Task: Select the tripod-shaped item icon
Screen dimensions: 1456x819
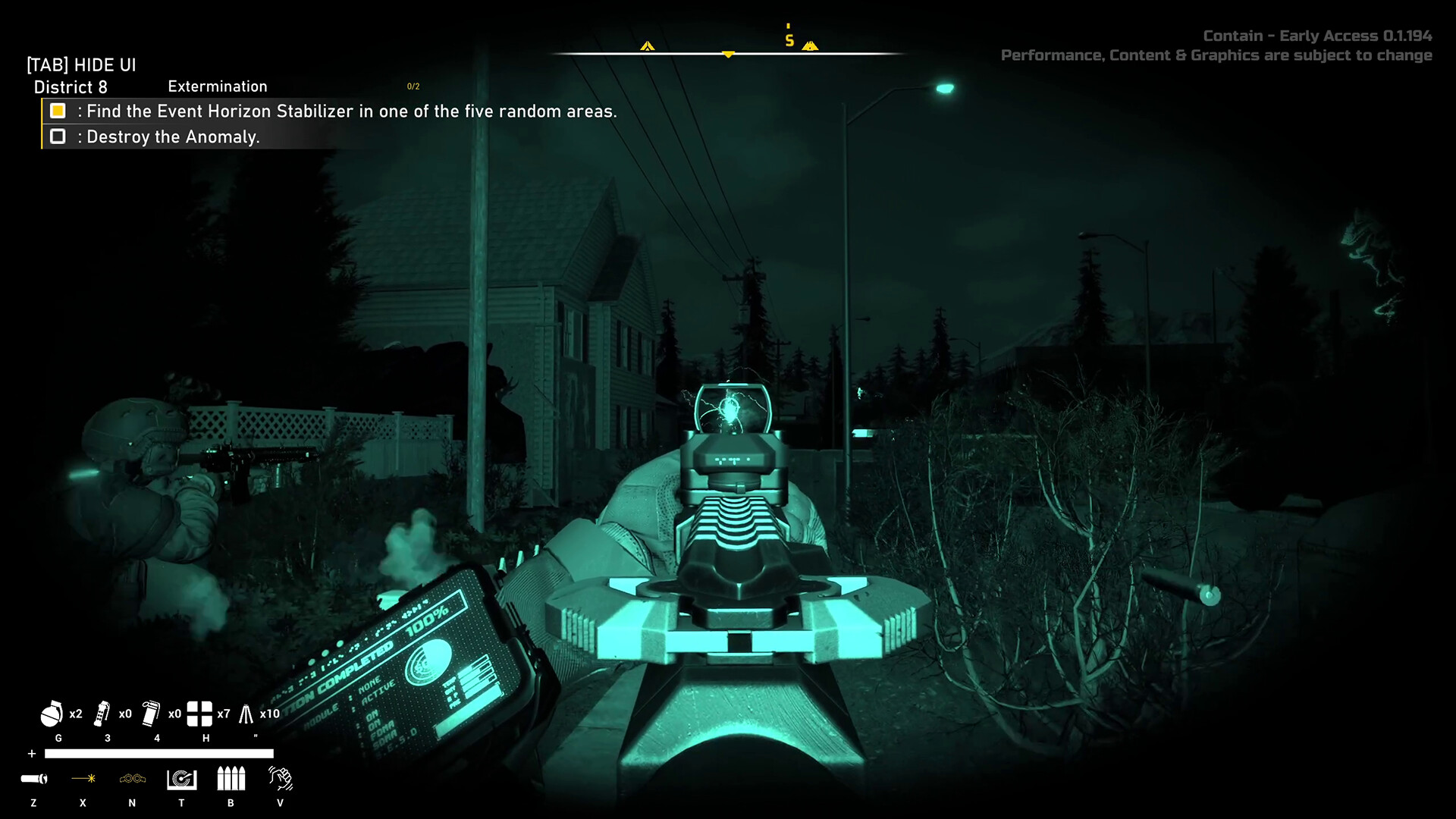Action: 246,714
